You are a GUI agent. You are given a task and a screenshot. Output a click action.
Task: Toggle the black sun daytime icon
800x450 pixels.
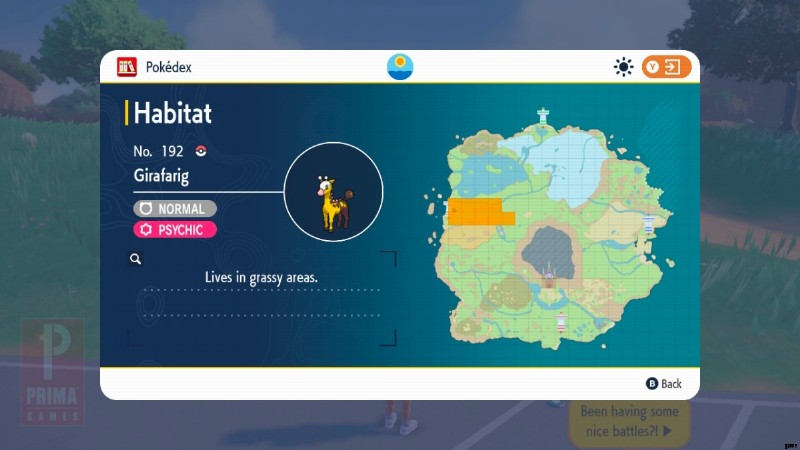coord(624,67)
